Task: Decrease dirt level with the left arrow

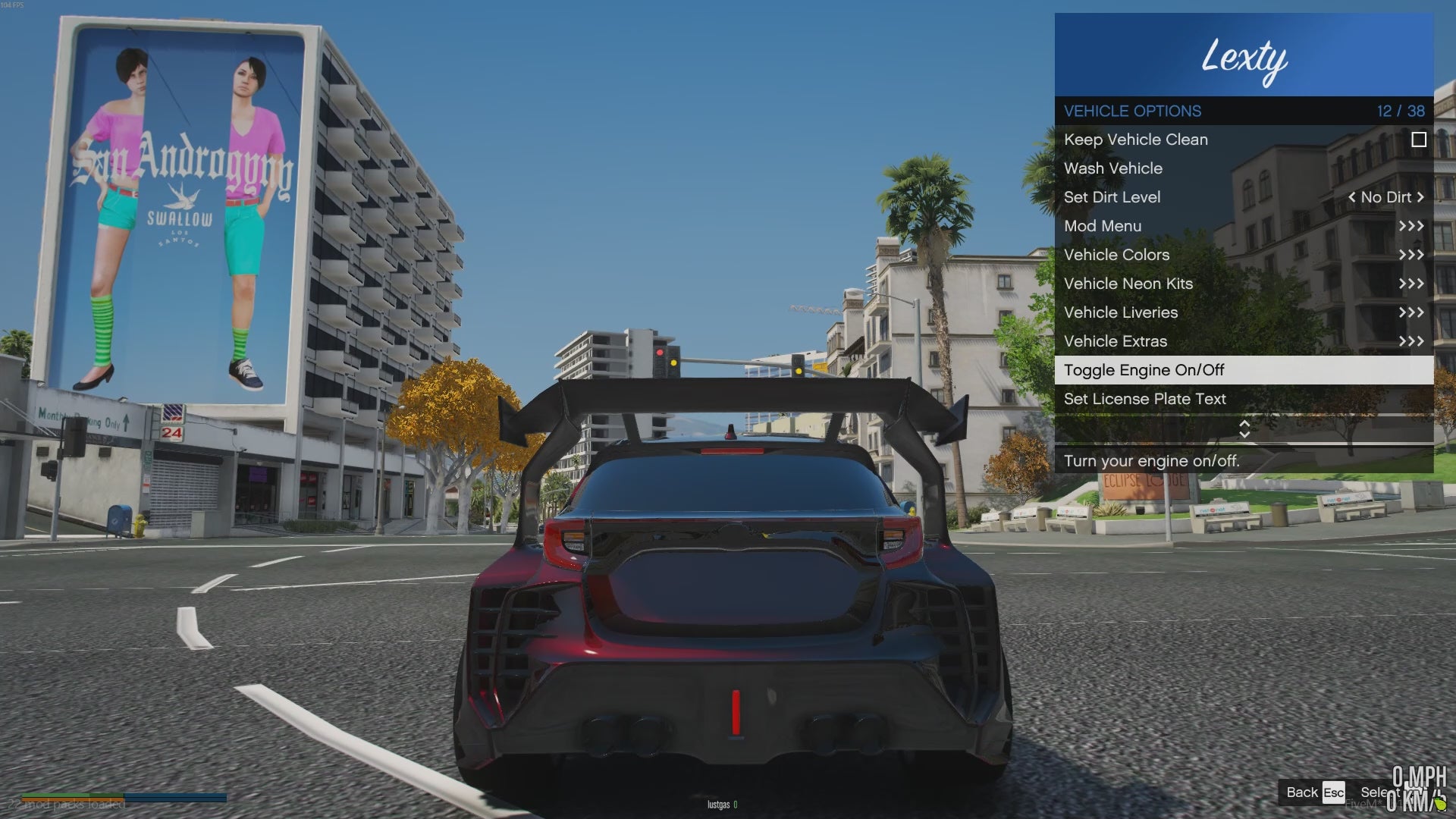Action: tap(1351, 197)
